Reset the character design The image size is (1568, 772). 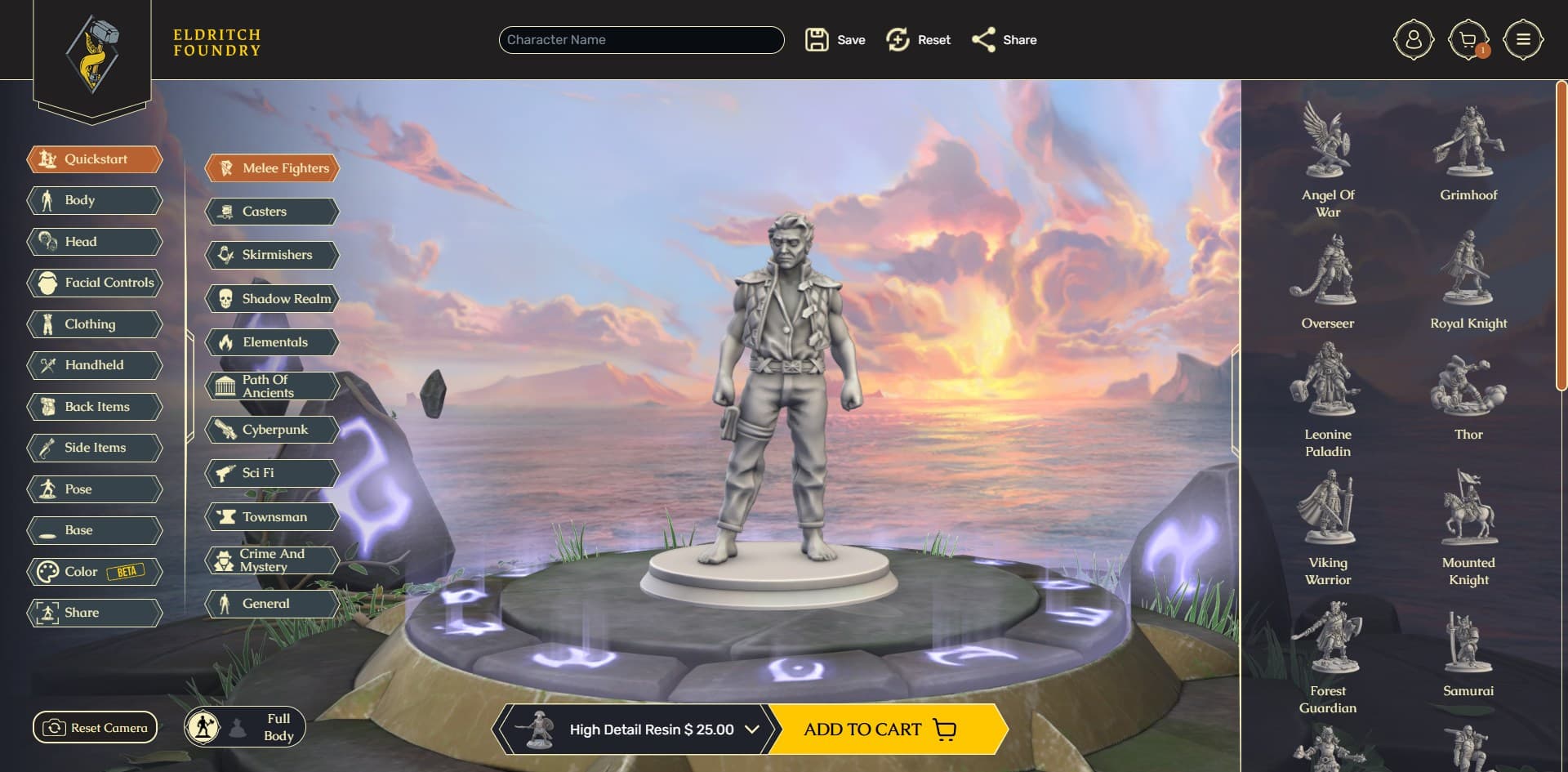click(918, 40)
